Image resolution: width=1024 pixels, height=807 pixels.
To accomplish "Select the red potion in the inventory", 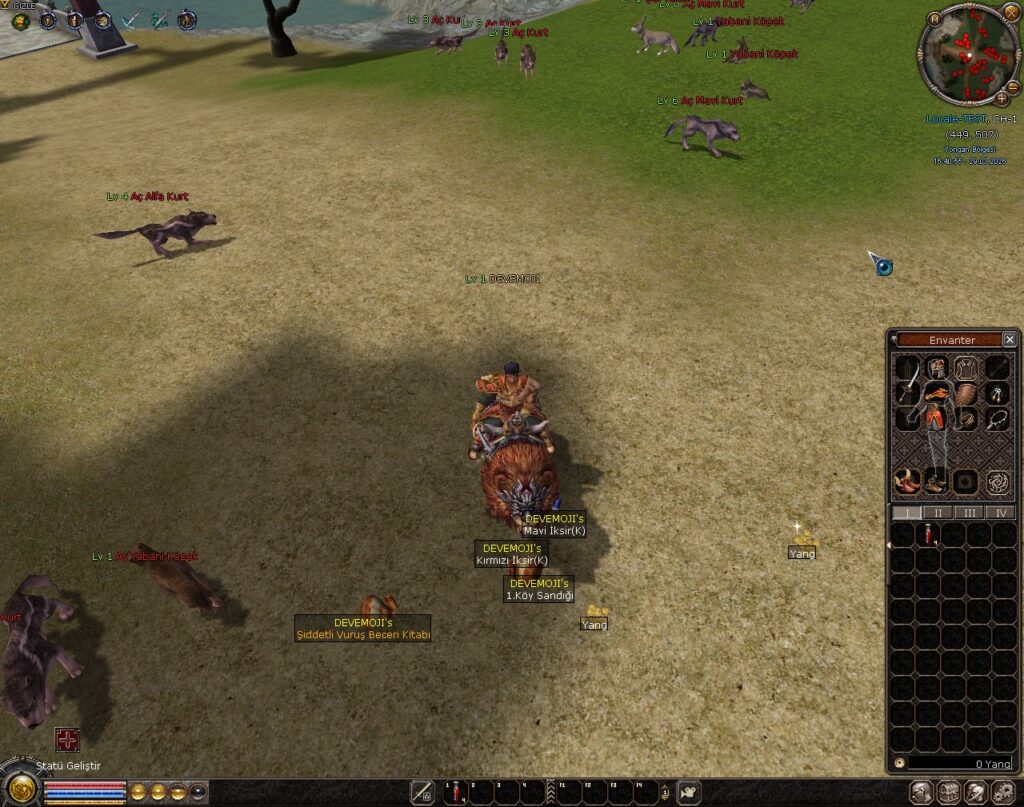I will tap(929, 536).
